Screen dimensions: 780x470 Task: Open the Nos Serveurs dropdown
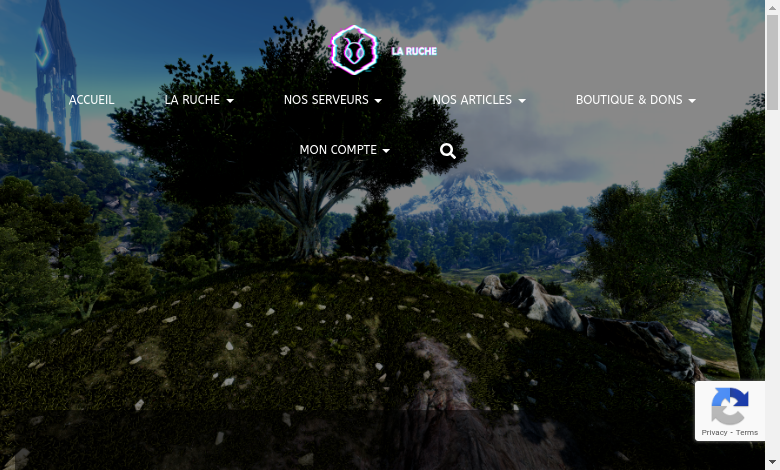(332, 100)
